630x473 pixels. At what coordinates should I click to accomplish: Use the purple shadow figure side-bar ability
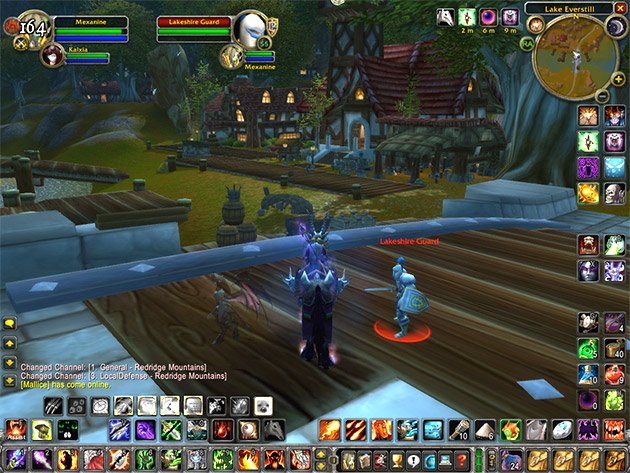pyautogui.click(x=589, y=167)
